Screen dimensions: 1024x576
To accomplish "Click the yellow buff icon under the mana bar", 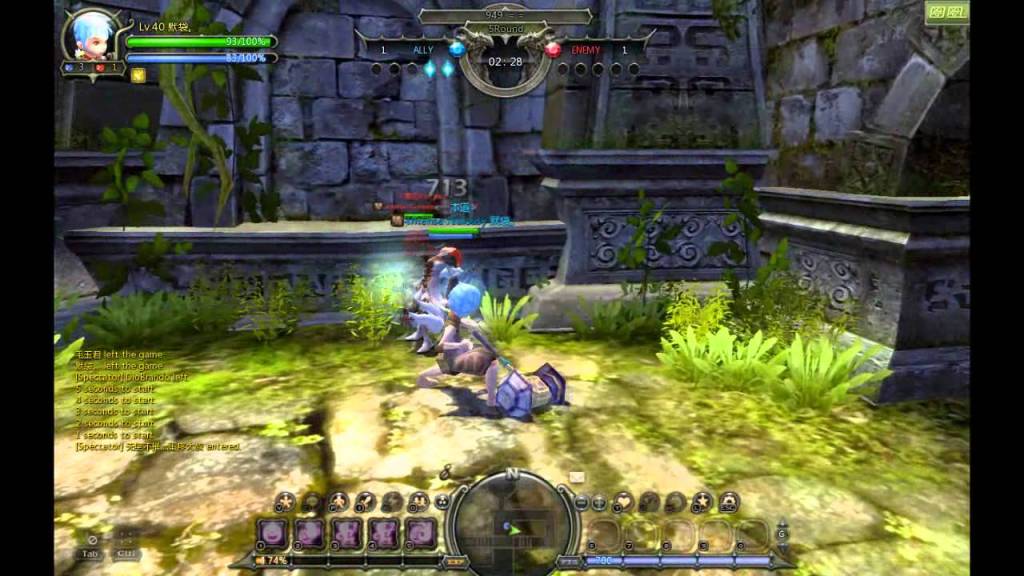I will (138, 74).
